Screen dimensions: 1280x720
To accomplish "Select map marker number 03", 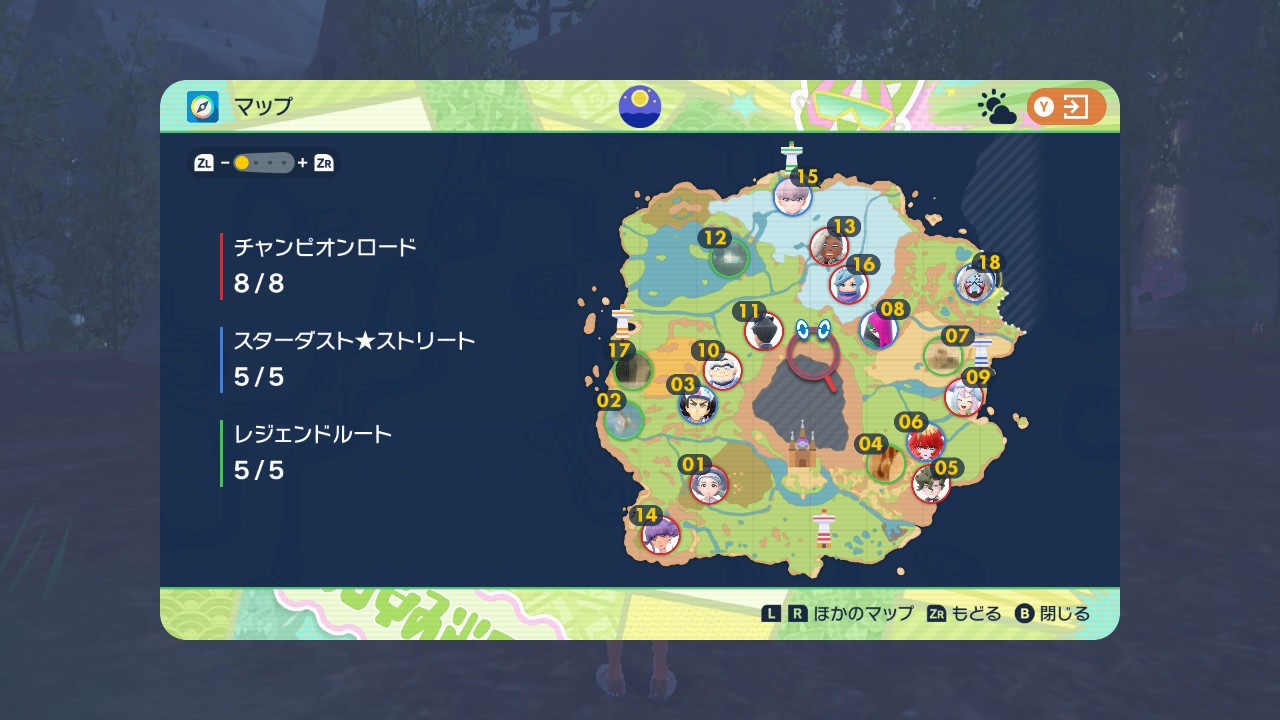I will point(697,405).
